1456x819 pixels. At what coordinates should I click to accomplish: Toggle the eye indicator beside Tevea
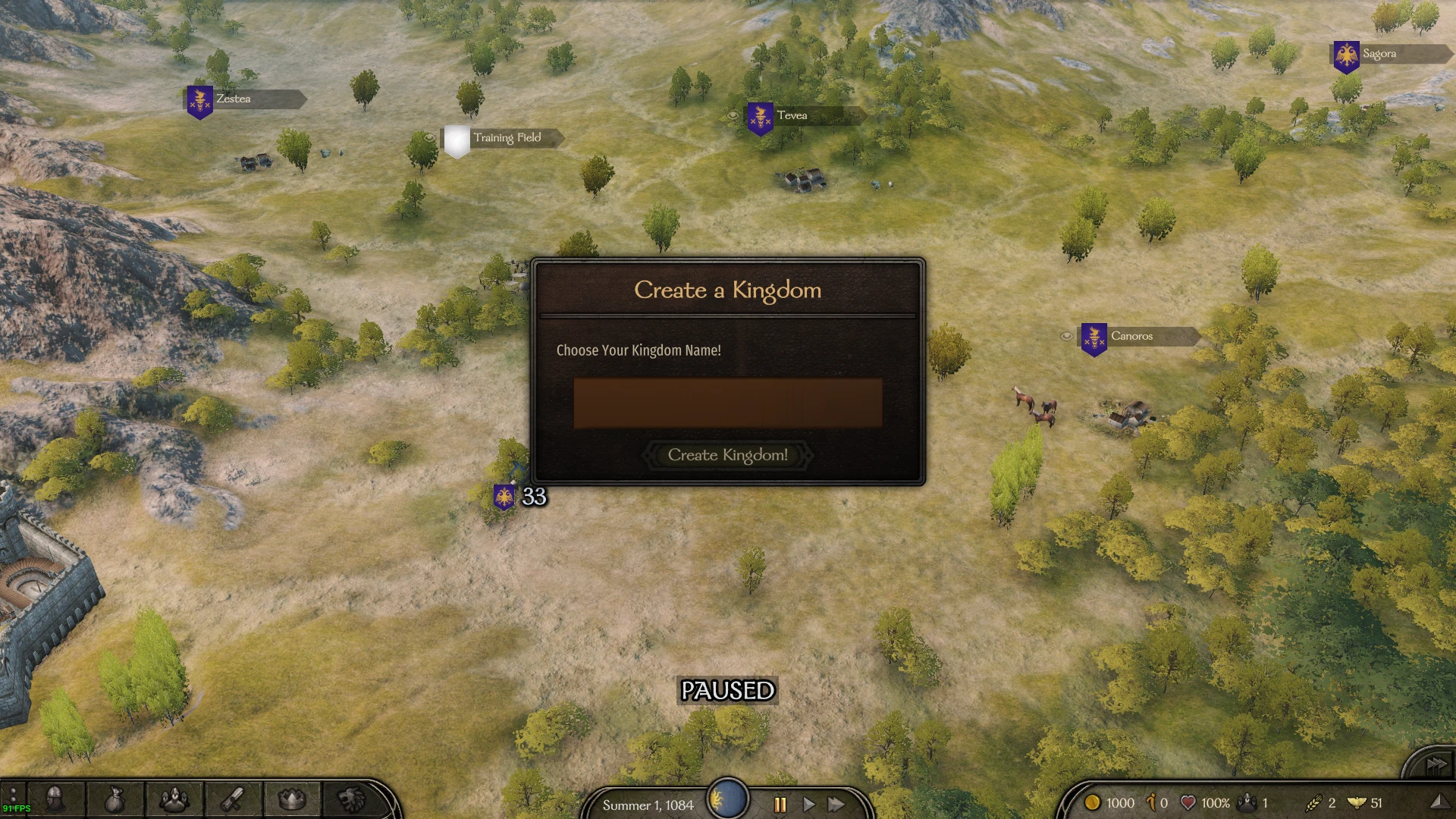point(733,114)
